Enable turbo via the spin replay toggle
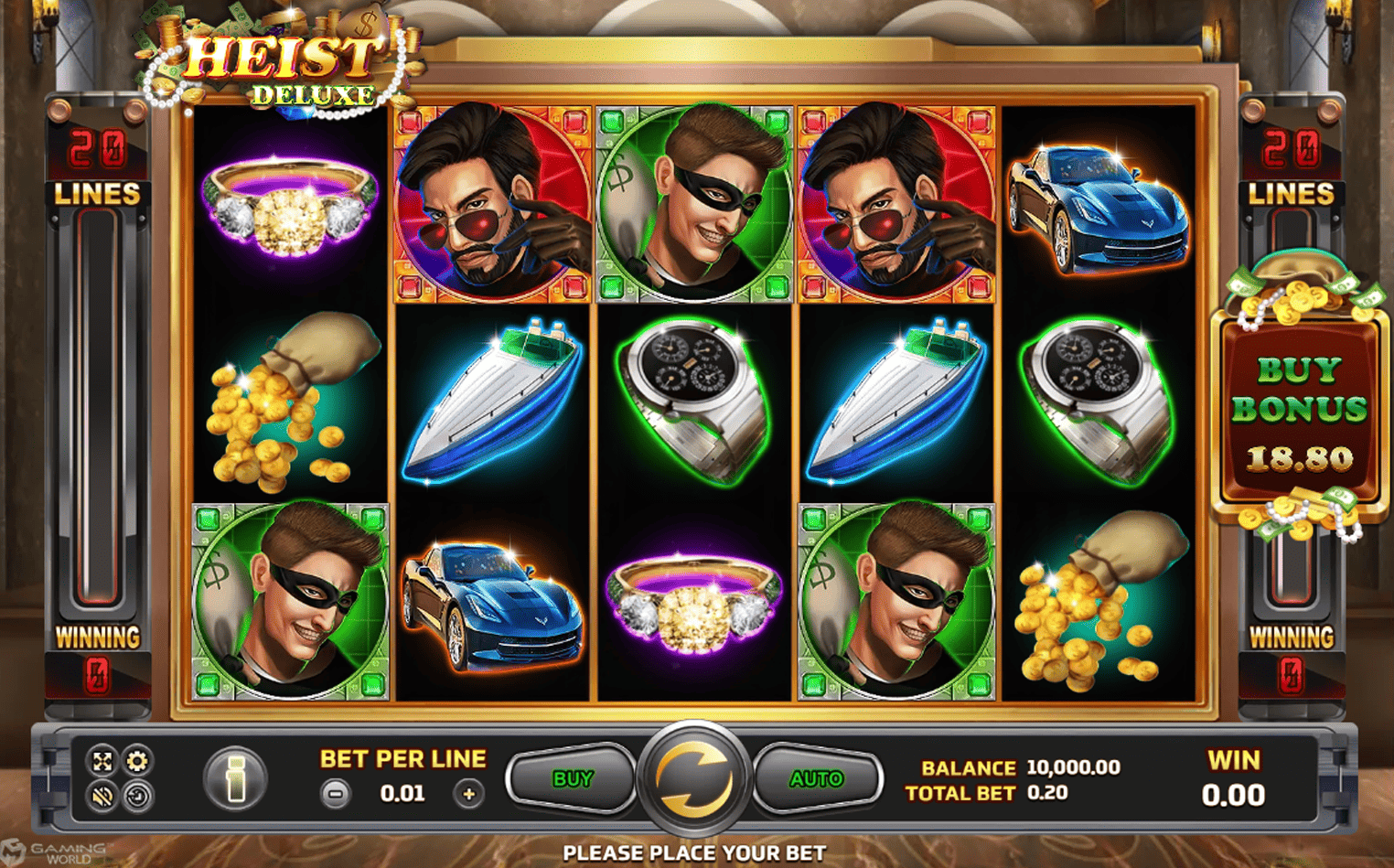The image size is (1394, 868). click(137, 795)
